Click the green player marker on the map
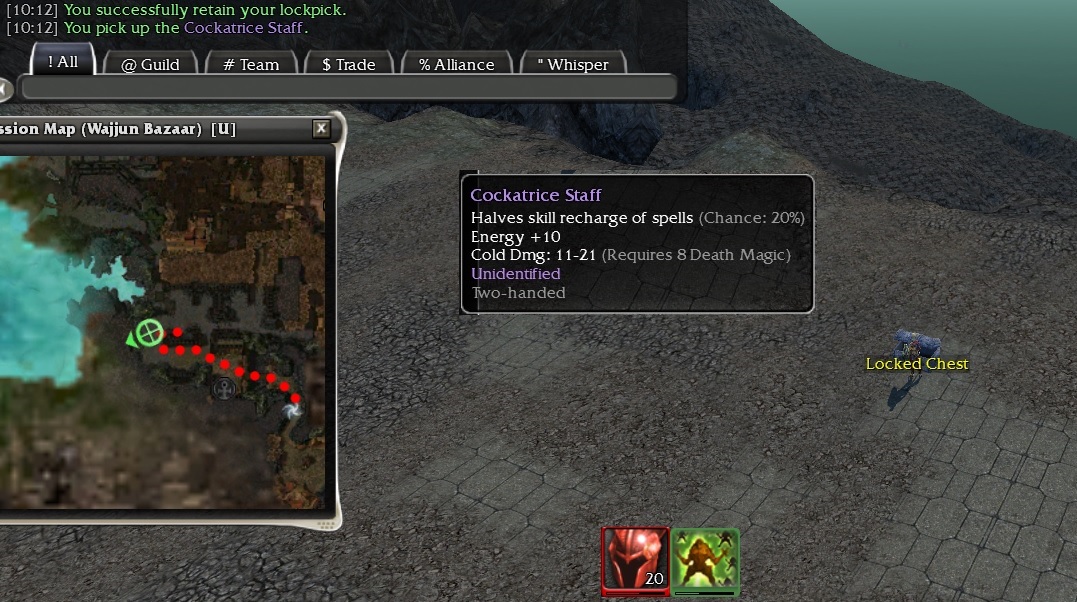Image resolution: width=1077 pixels, height=602 pixels. coord(149,332)
